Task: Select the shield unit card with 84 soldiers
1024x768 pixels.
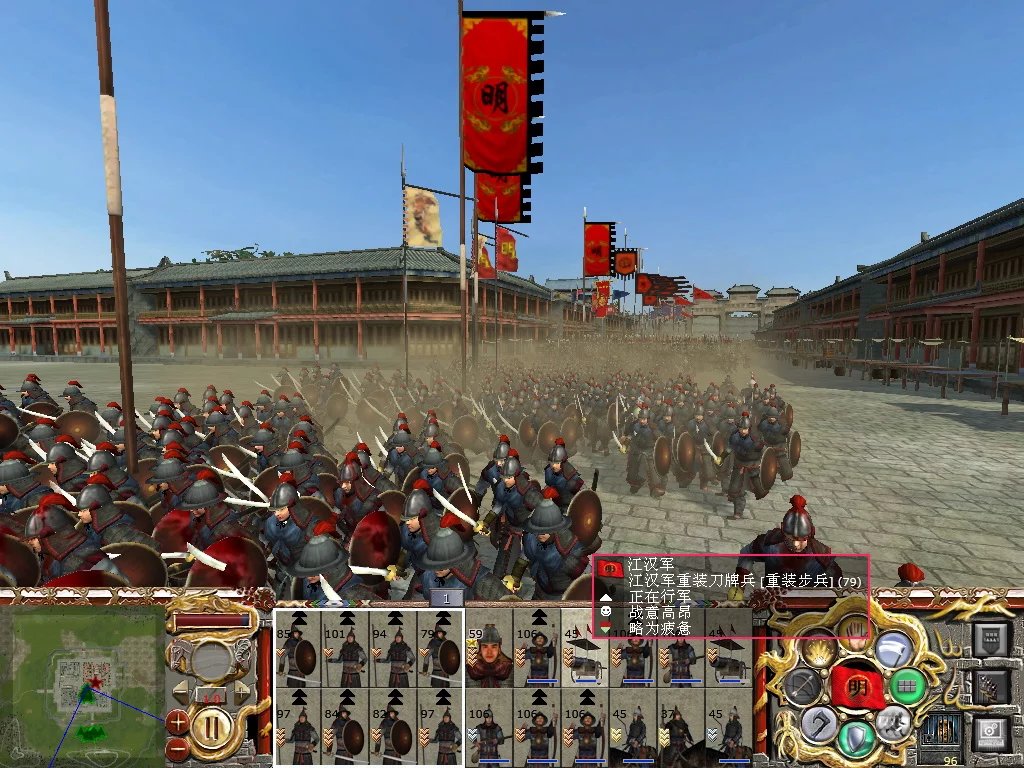Action: click(x=345, y=726)
